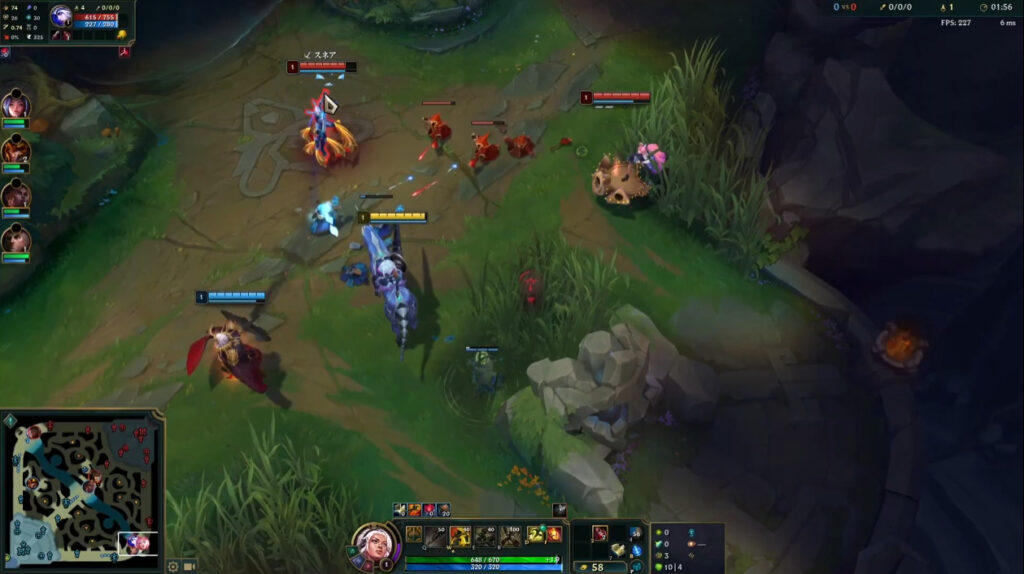Click the topmost ally portrait on the left
Image resolution: width=1024 pixels, height=574 pixels.
tap(15, 105)
